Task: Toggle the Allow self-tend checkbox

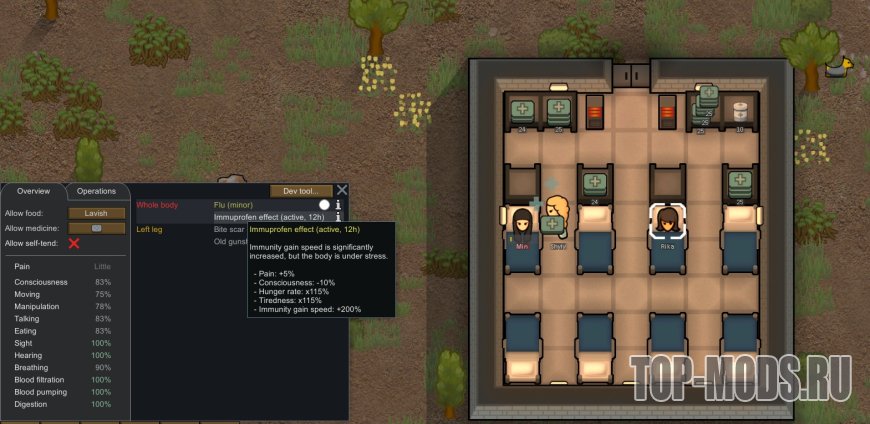Action: click(x=73, y=243)
